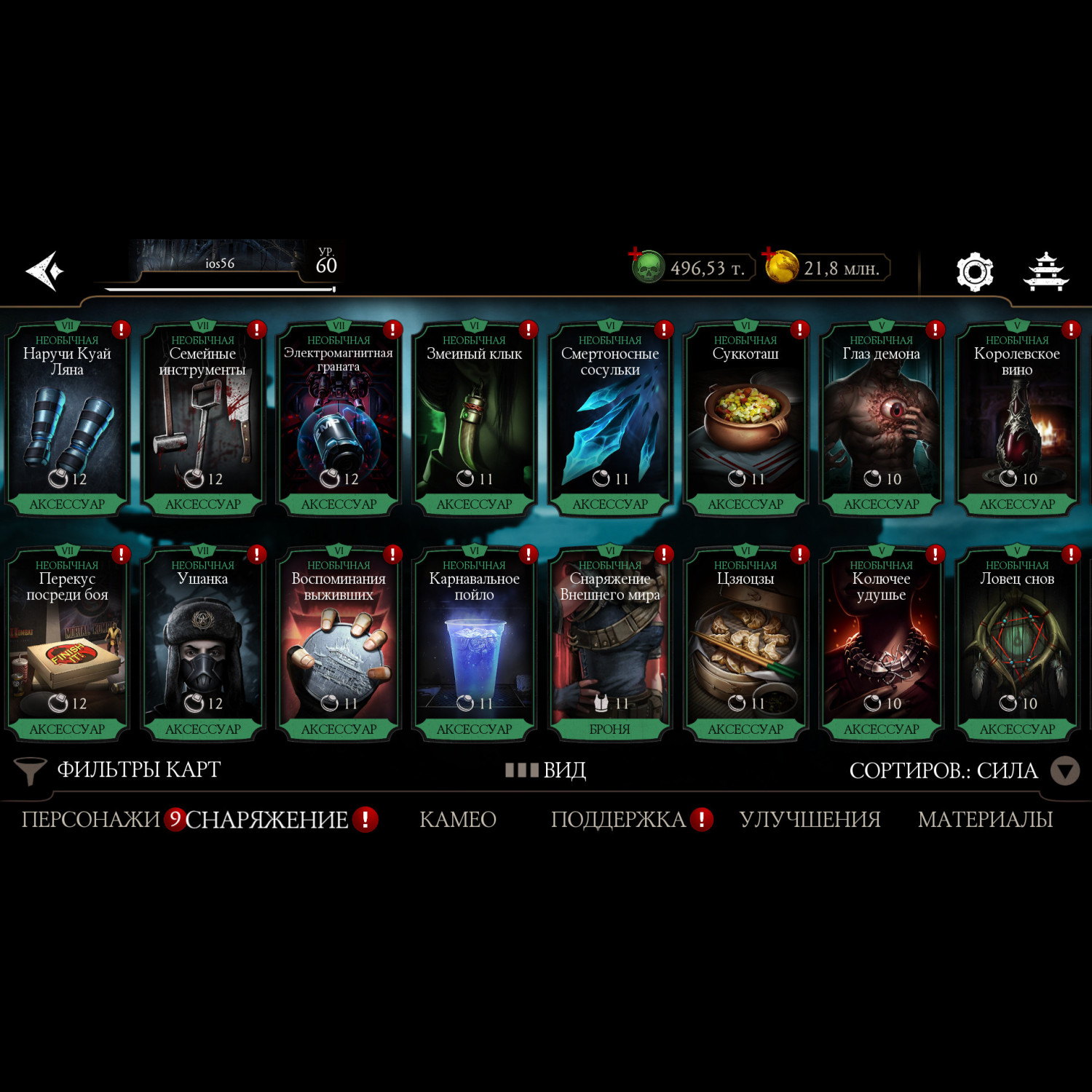Add souls via the green skull icon
This screenshot has height=1092, width=1092.
[x=646, y=267]
